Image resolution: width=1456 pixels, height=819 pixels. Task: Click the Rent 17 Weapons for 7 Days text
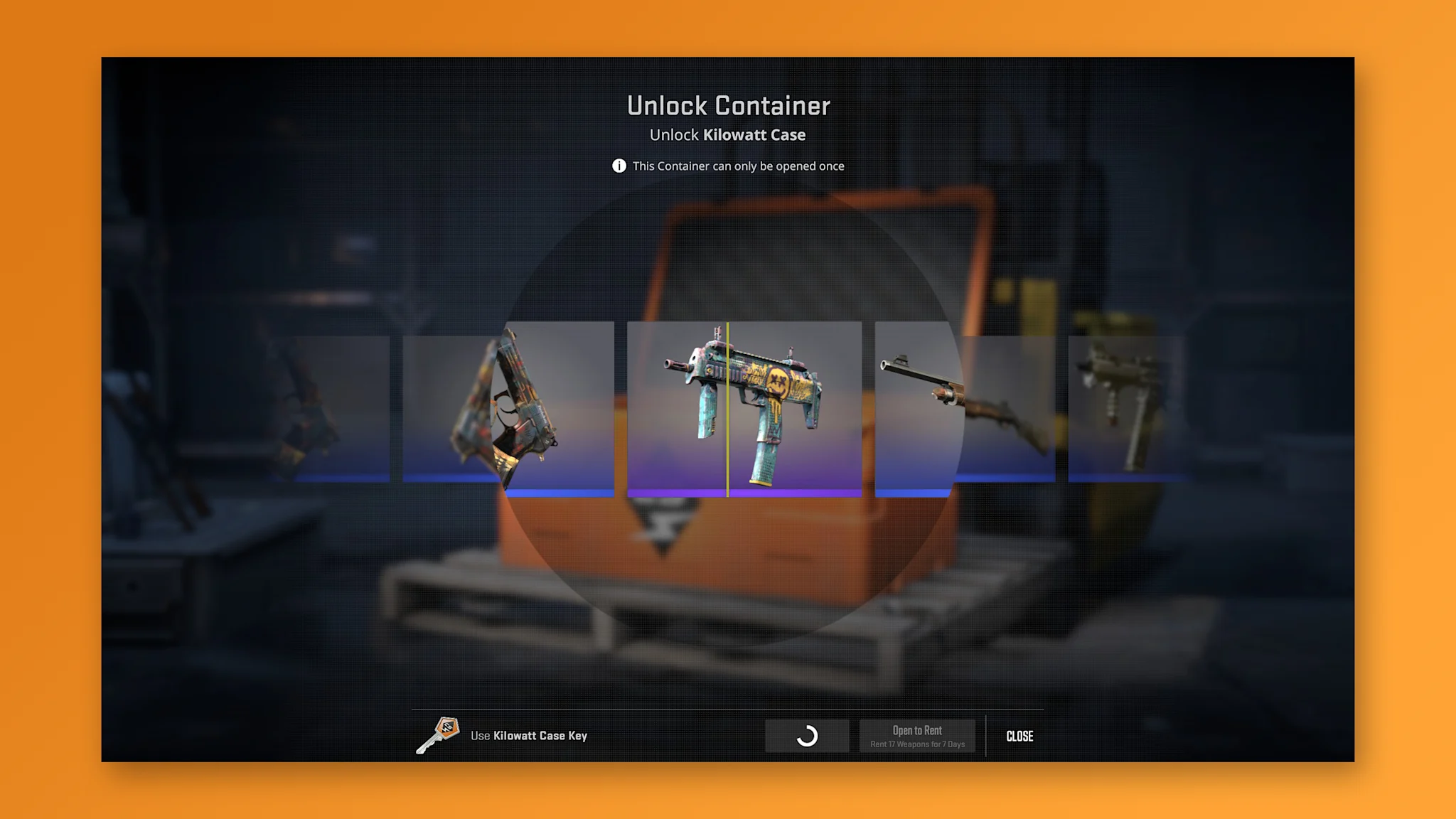point(918,745)
